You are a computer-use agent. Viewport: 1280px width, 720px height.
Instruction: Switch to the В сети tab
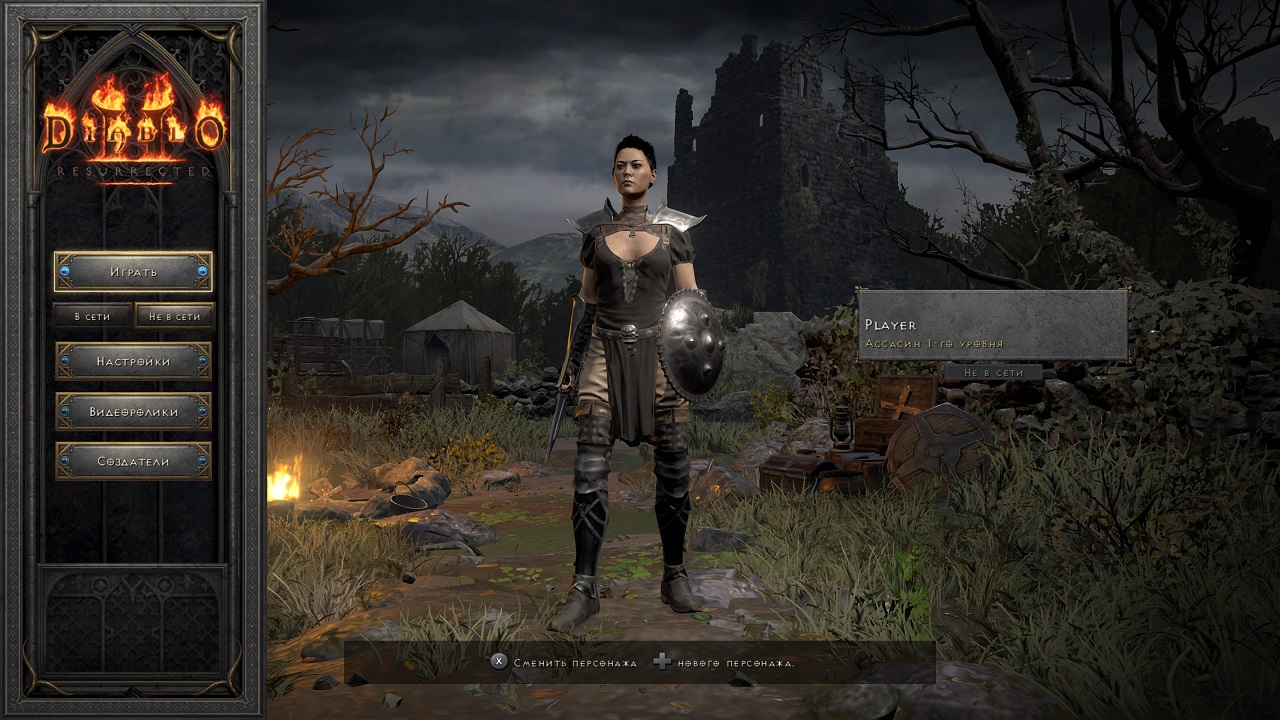pos(92,316)
